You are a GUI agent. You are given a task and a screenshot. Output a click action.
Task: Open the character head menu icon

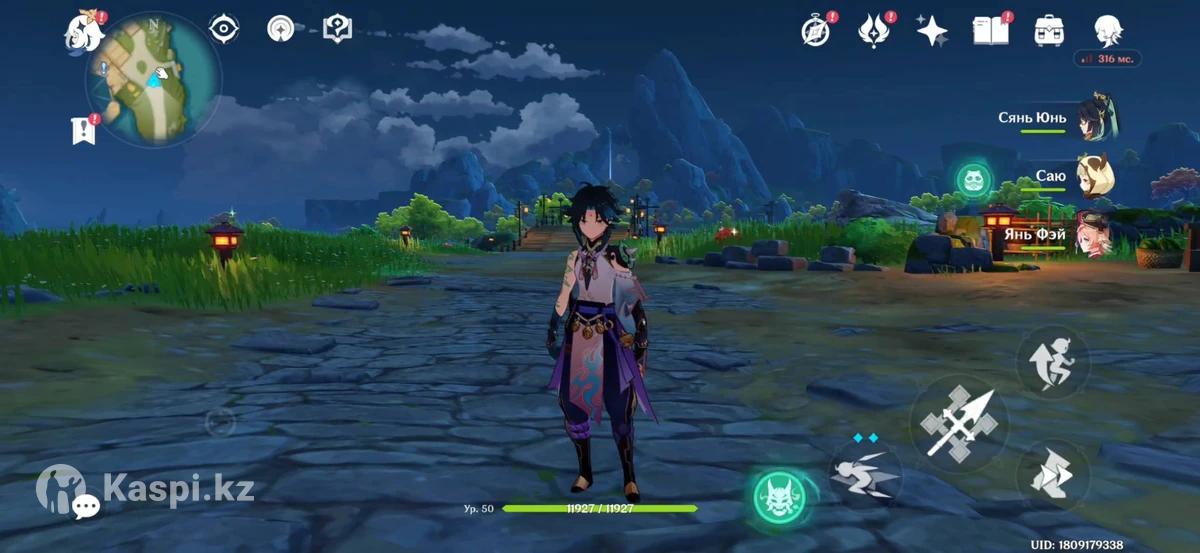tap(1107, 31)
